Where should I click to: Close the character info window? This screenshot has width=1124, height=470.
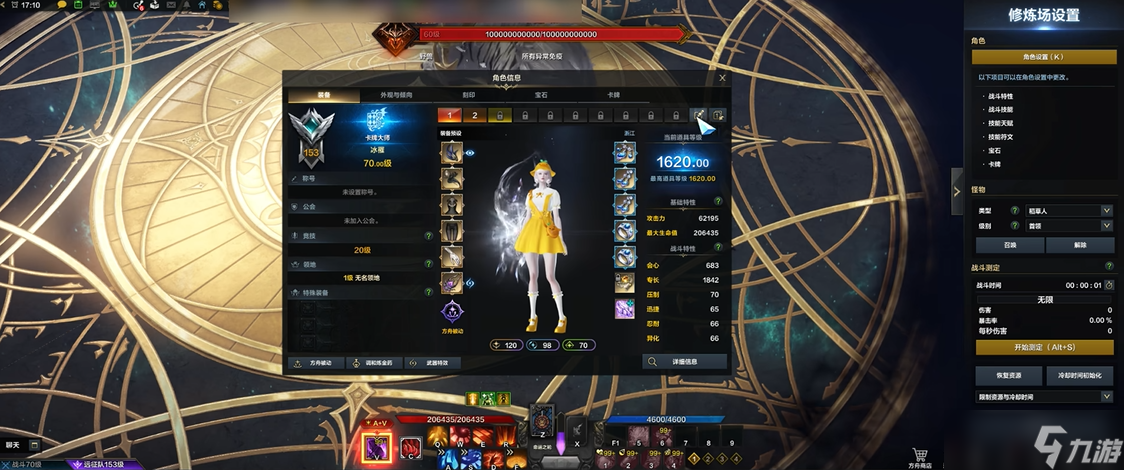pos(723,77)
